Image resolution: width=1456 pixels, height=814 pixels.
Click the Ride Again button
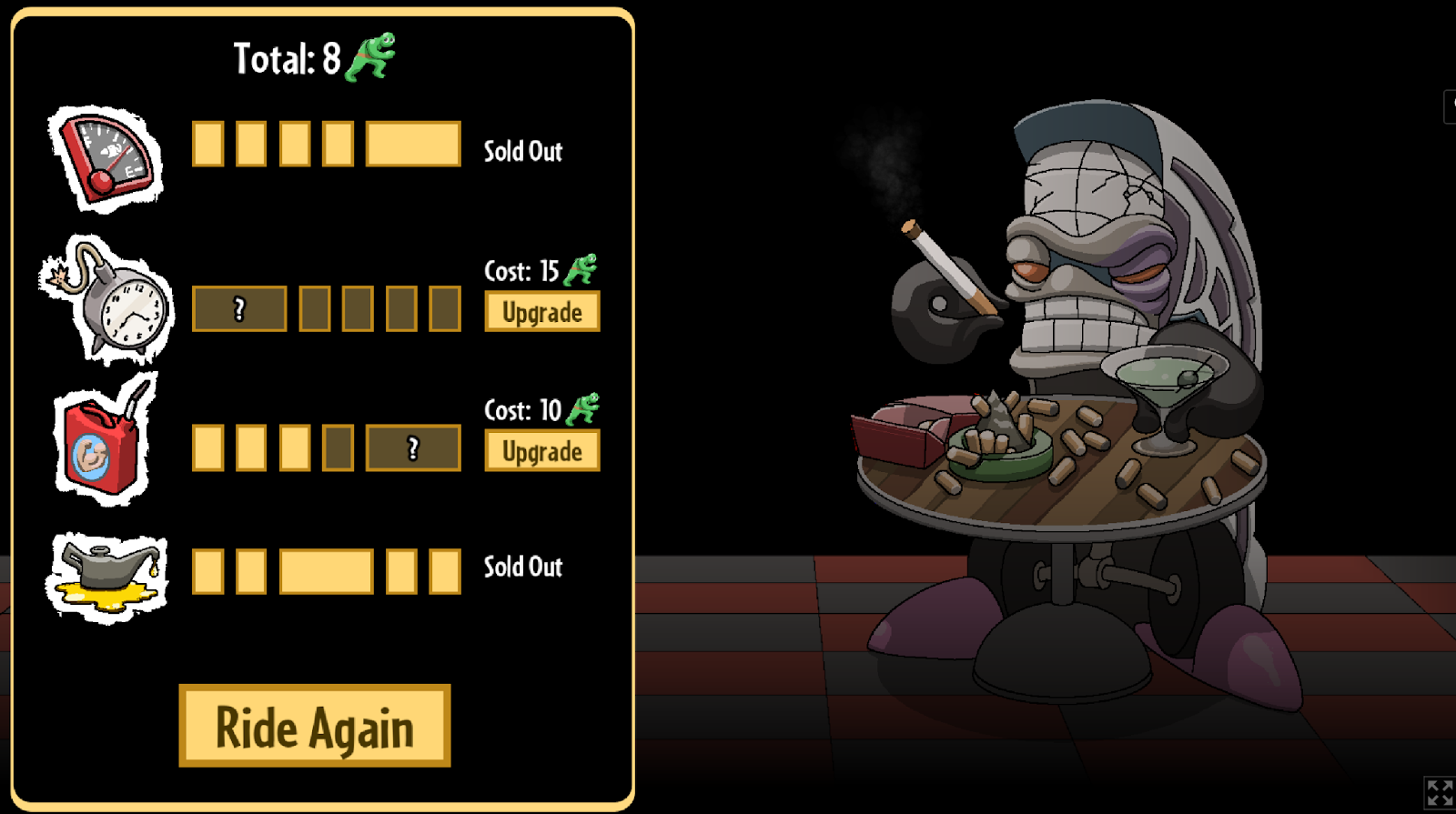[315, 726]
